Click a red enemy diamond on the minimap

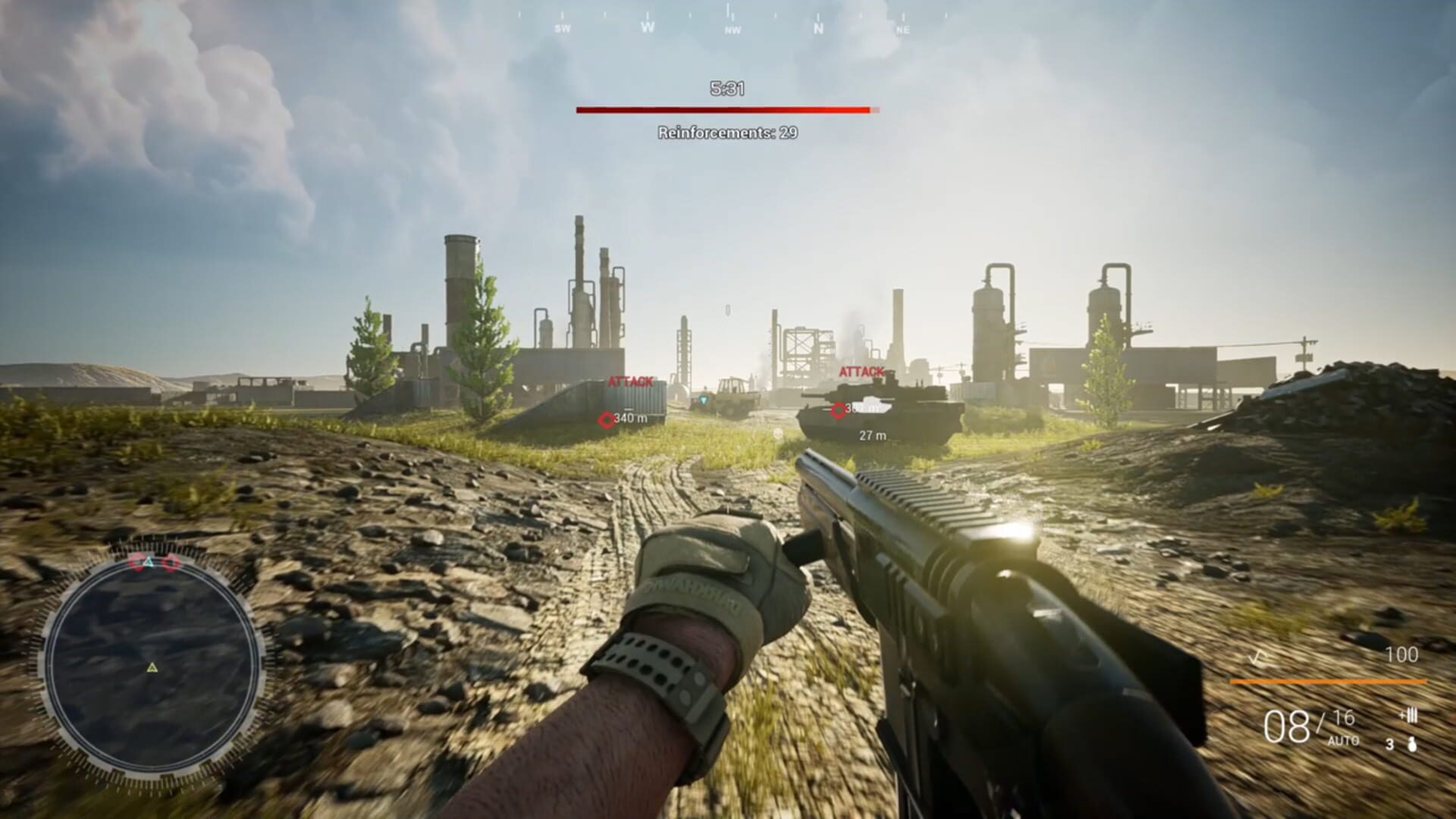point(136,563)
